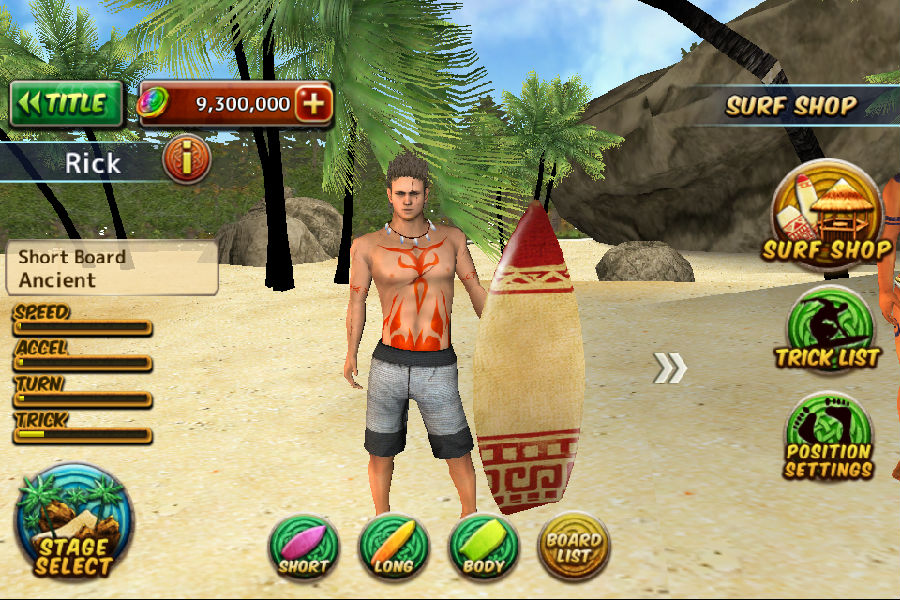Viewport: 900px width, 600px height.
Task: Open the Board List
Action: [573, 546]
